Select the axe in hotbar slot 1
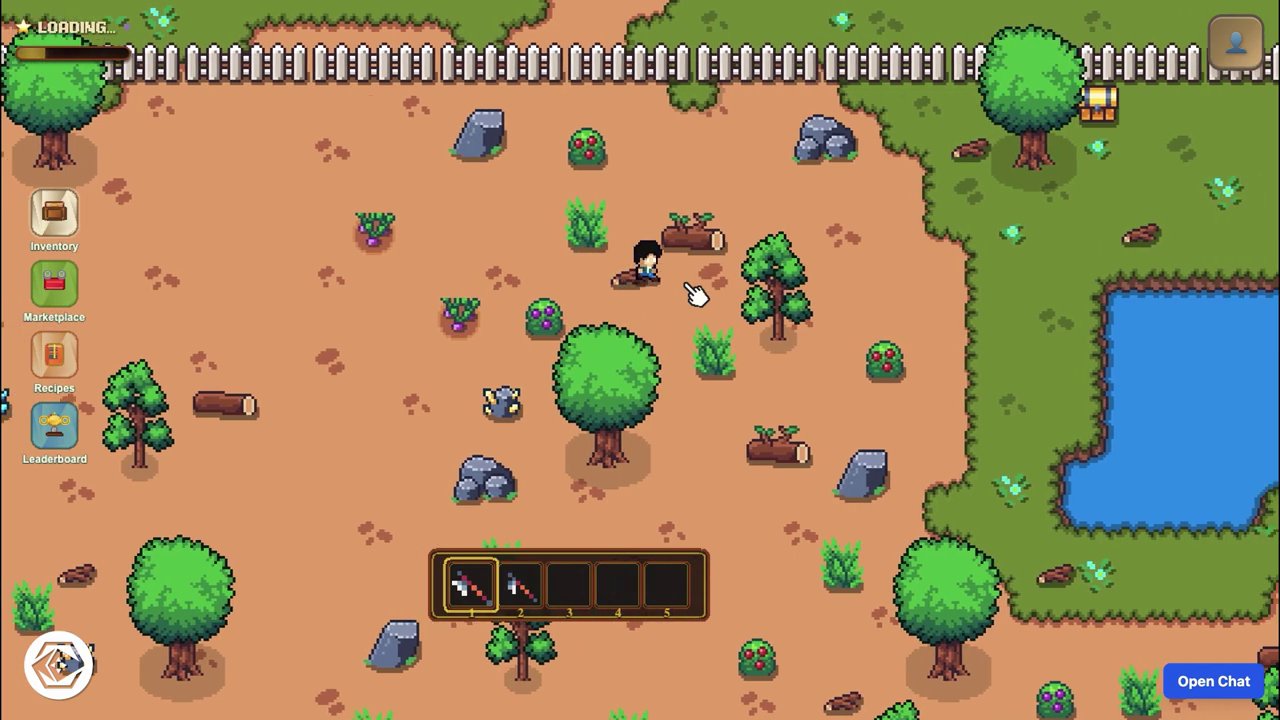1280x720 pixels. click(470, 585)
